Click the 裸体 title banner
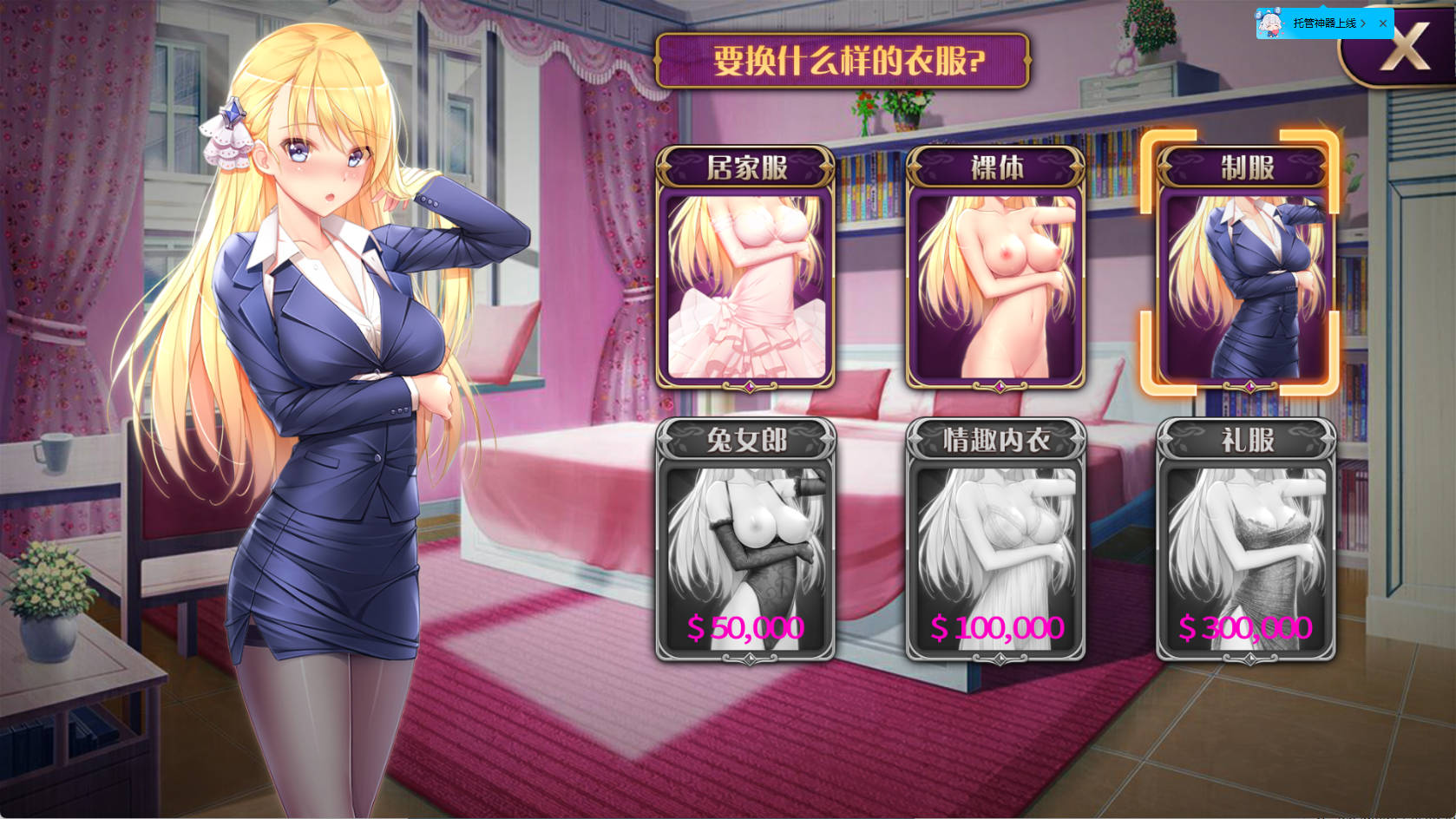 coord(996,167)
